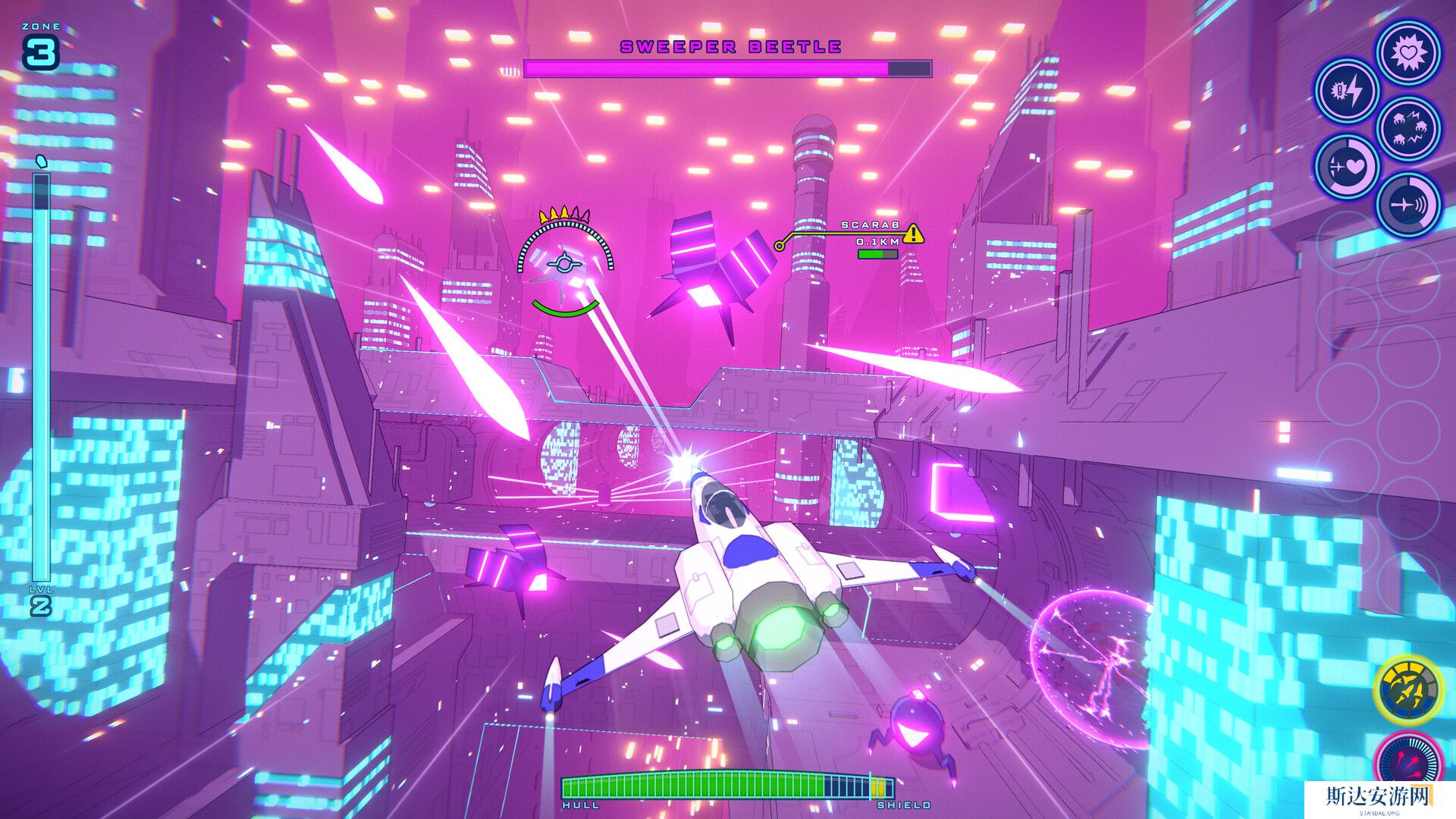1456x819 pixels.
Task: Choose the ship with sound waves icon
Action: pyautogui.click(x=1409, y=205)
